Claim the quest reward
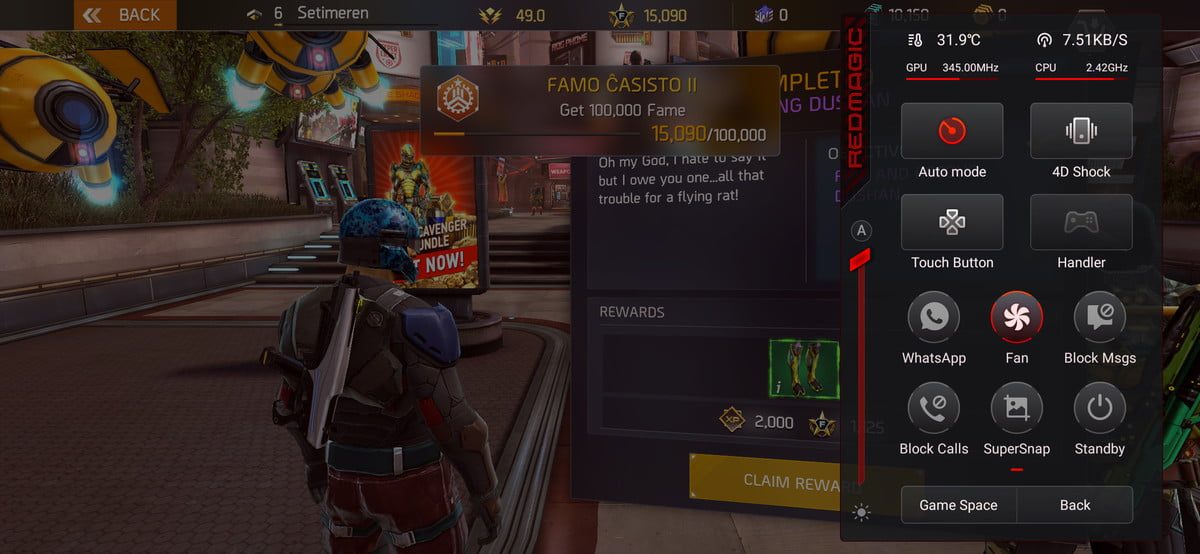The image size is (1200, 554). [765, 481]
